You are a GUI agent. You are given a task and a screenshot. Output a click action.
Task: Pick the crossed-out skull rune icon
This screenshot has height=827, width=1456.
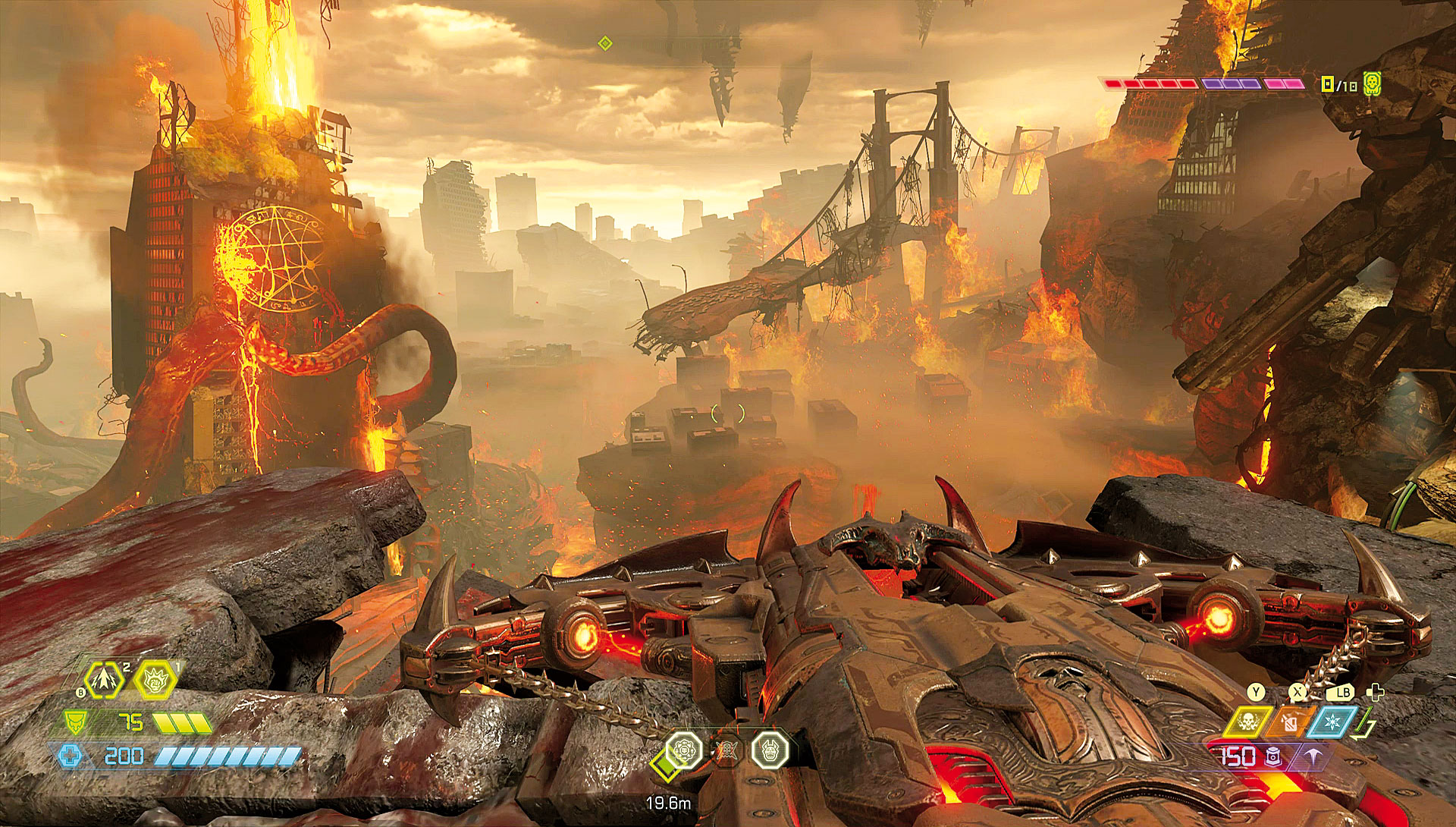(x=726, y=751)
